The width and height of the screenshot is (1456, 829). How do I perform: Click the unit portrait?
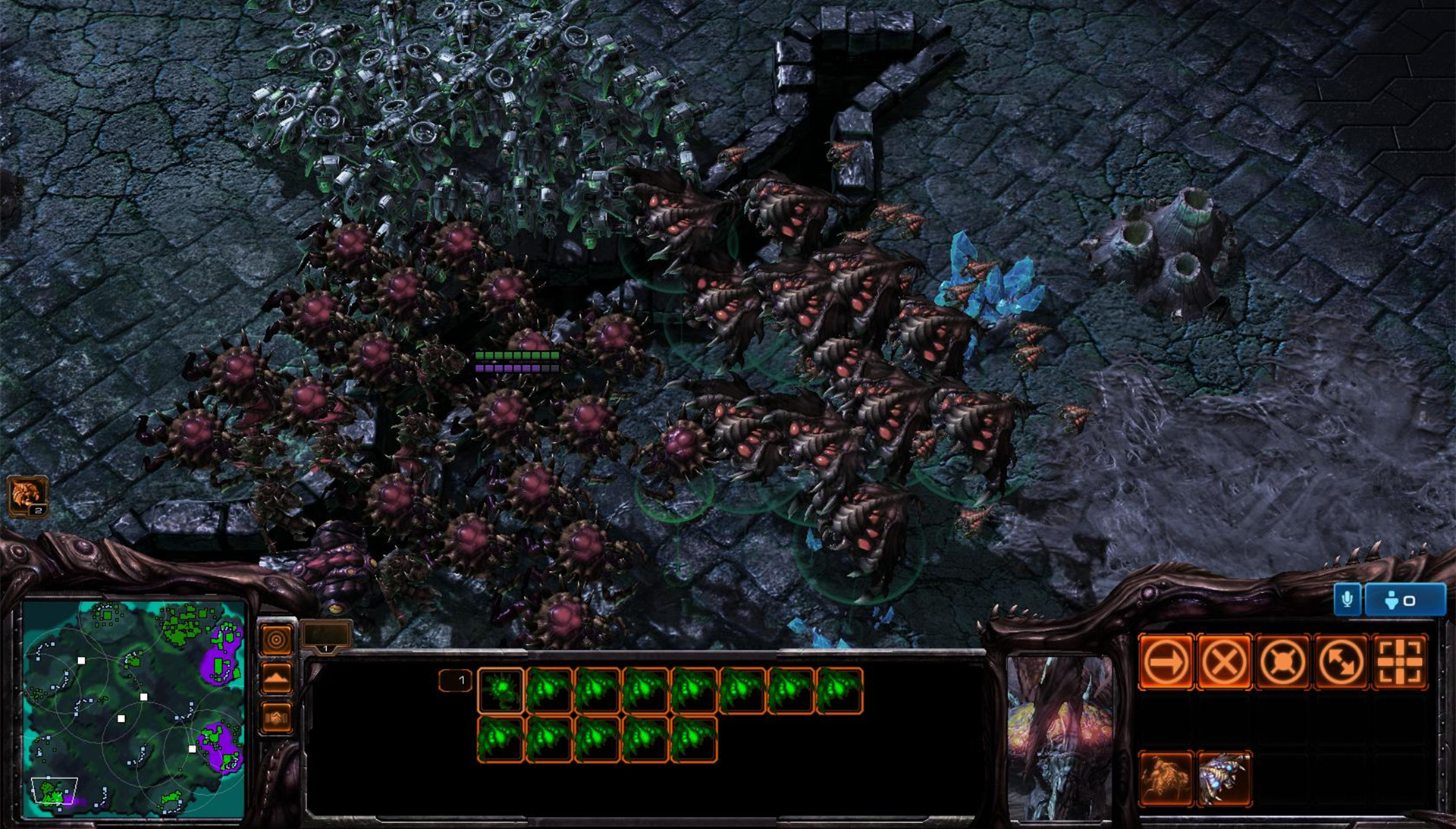click(x=1059, y=737)
